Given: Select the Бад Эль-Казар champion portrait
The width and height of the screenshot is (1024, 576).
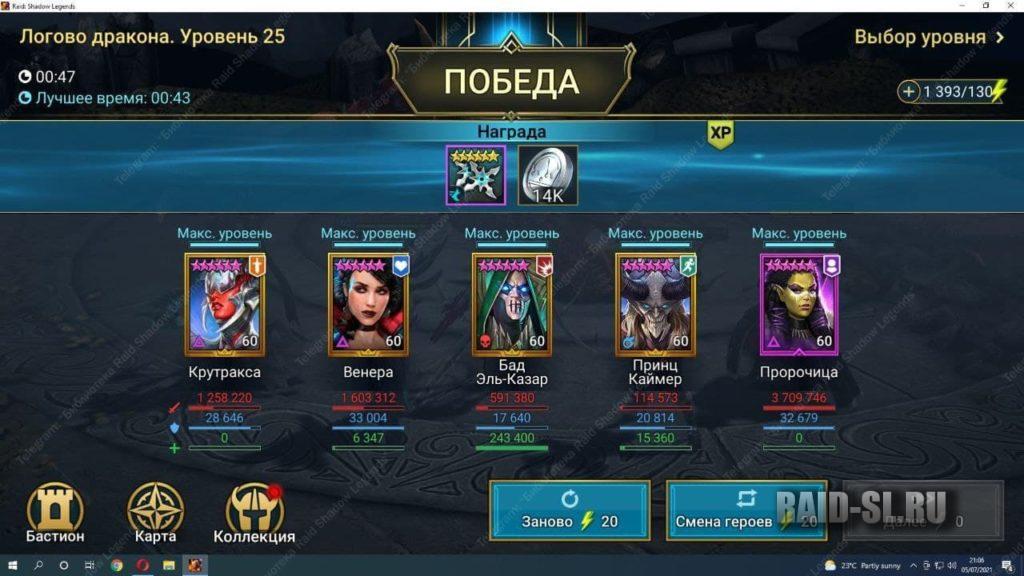Looking at the screenshot, I should point(511,304).
